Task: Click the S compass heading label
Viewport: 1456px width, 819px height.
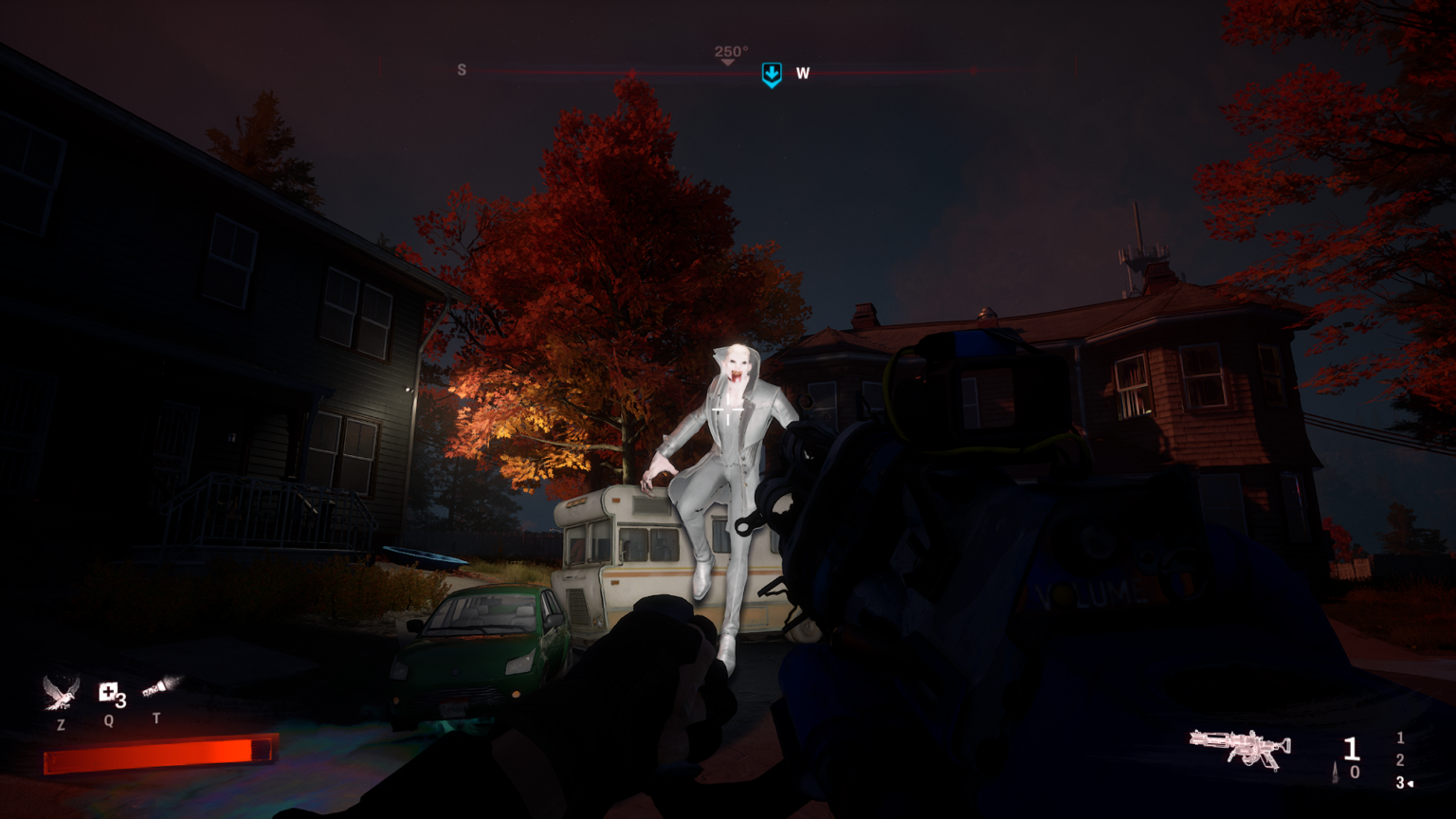Action: (x=462, y=69)
